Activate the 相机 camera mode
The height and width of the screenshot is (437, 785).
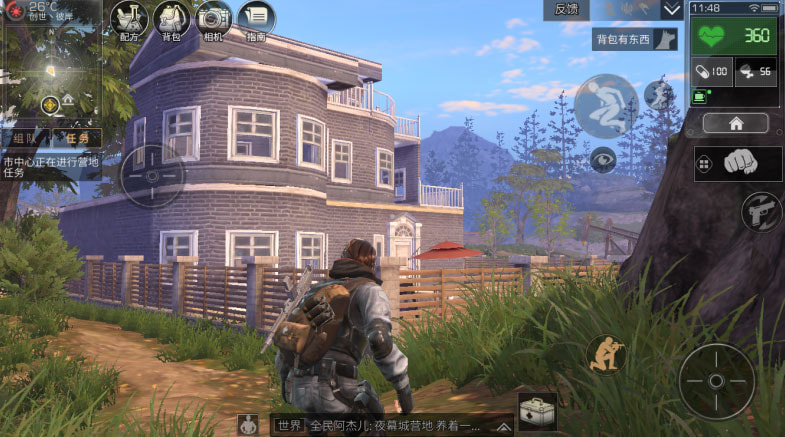pyautogui.click(x=213, y=19)
